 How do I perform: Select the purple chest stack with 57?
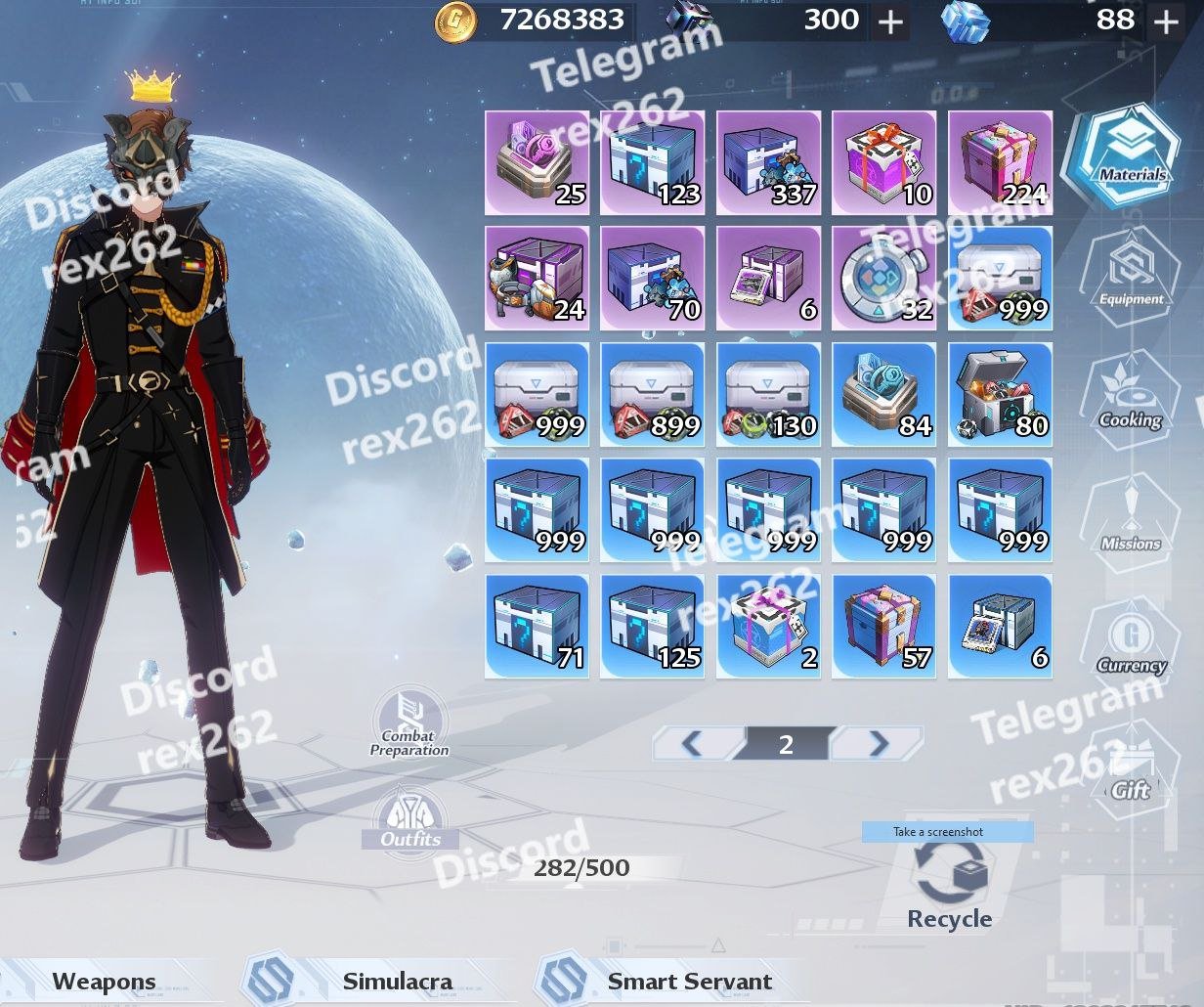tap(883, 627)
